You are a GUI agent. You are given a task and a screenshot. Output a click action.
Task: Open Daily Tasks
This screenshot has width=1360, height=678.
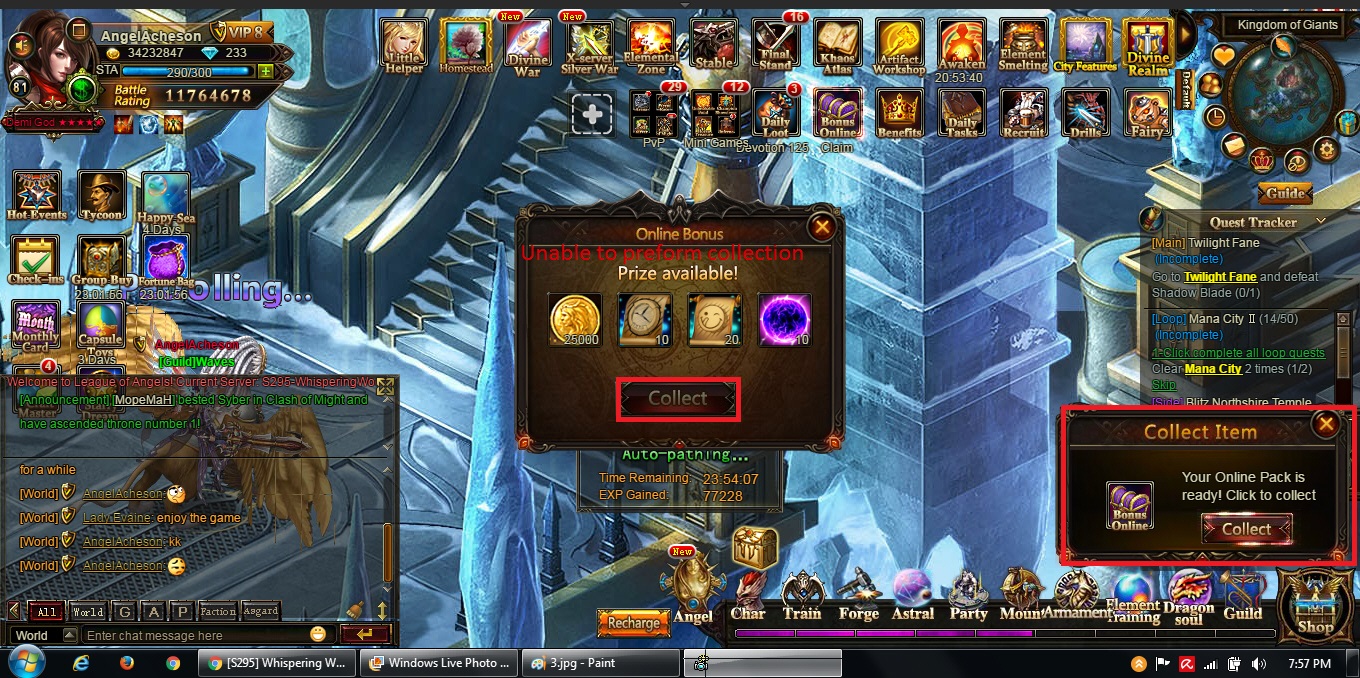(962, 114)
